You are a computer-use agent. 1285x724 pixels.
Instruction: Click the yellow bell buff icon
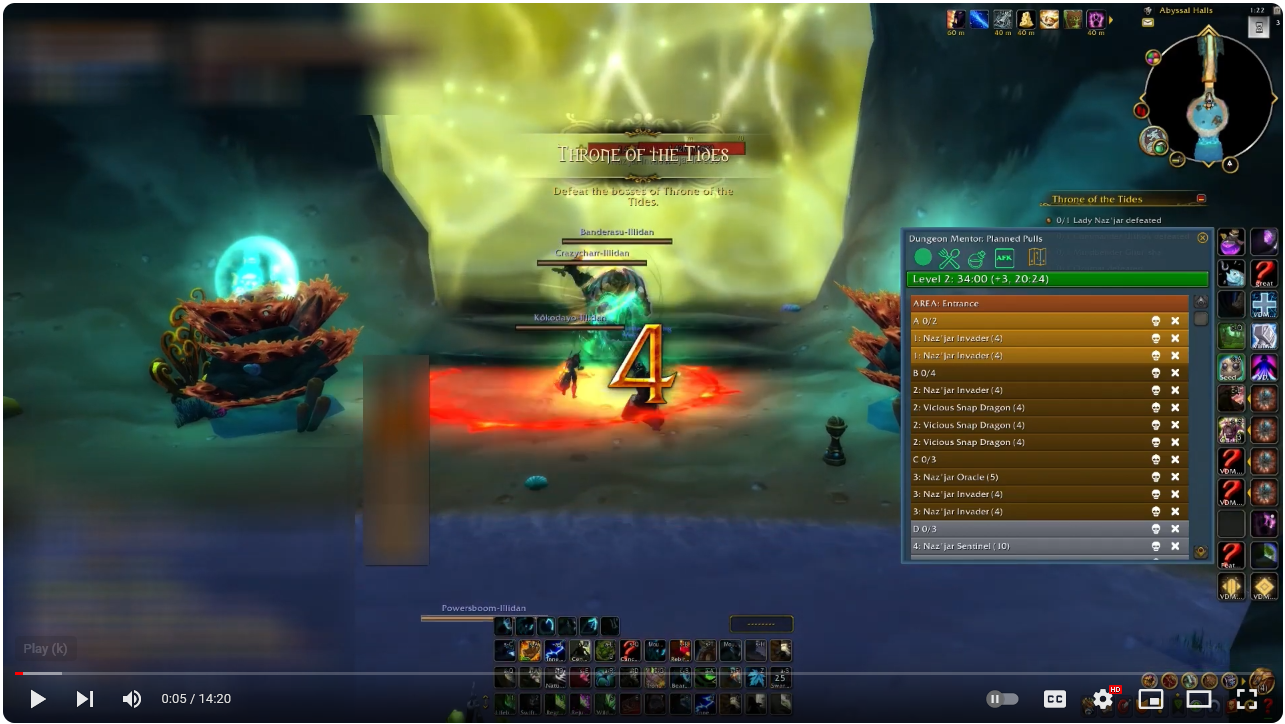point(1025,19)
